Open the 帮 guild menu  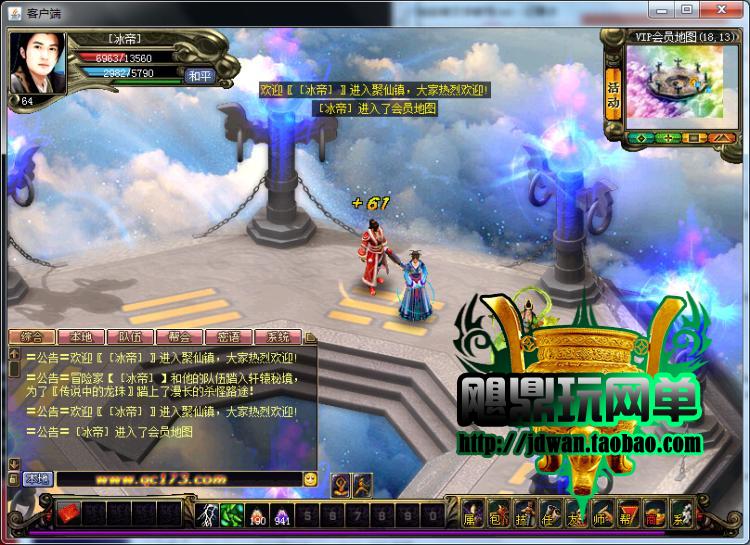(x=627, y=515)
